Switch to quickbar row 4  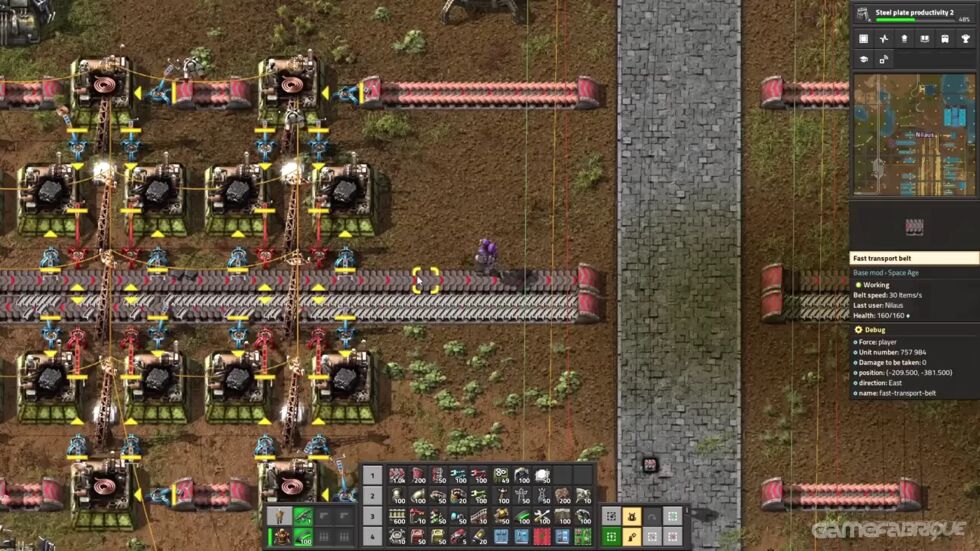click(372, 536)
